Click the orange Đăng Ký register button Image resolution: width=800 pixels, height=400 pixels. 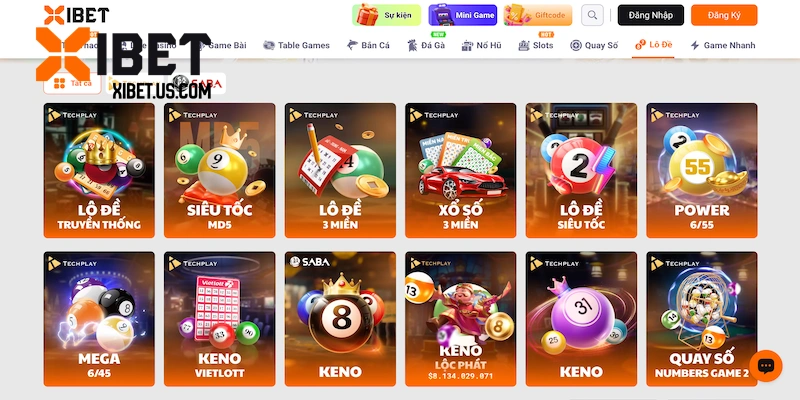(724, 15)
